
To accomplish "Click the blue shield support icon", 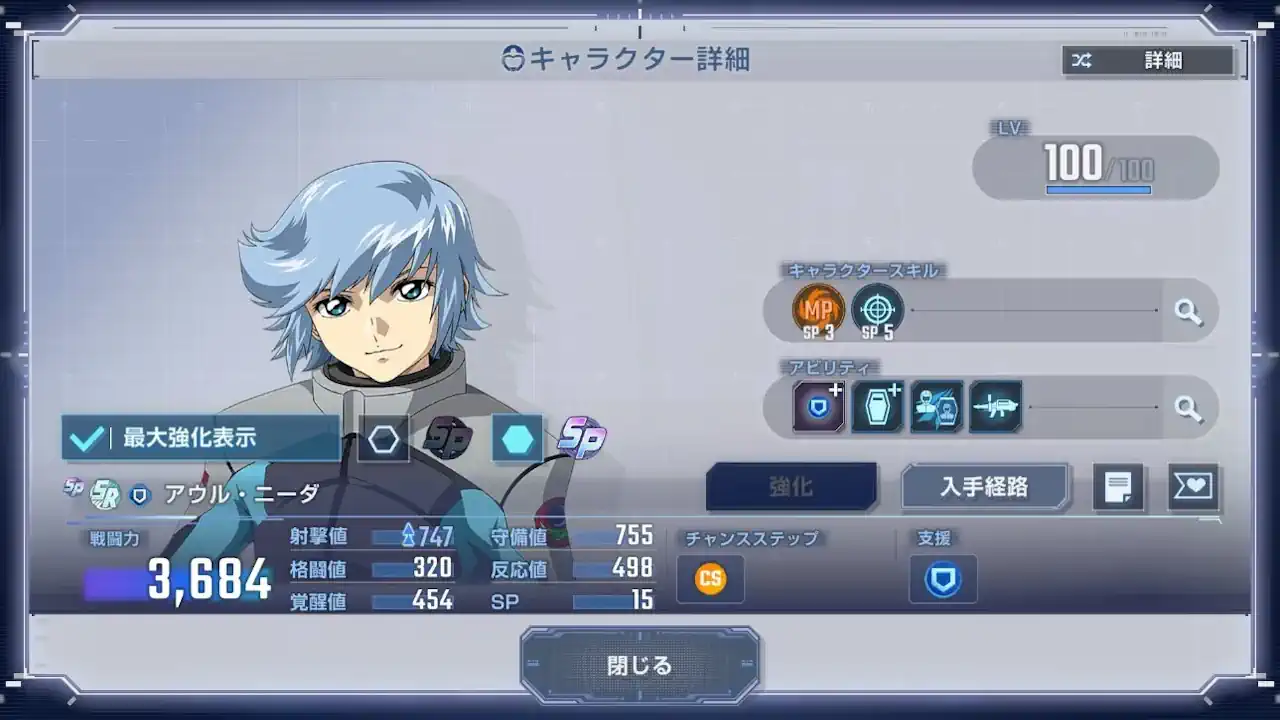I will 942,579.
